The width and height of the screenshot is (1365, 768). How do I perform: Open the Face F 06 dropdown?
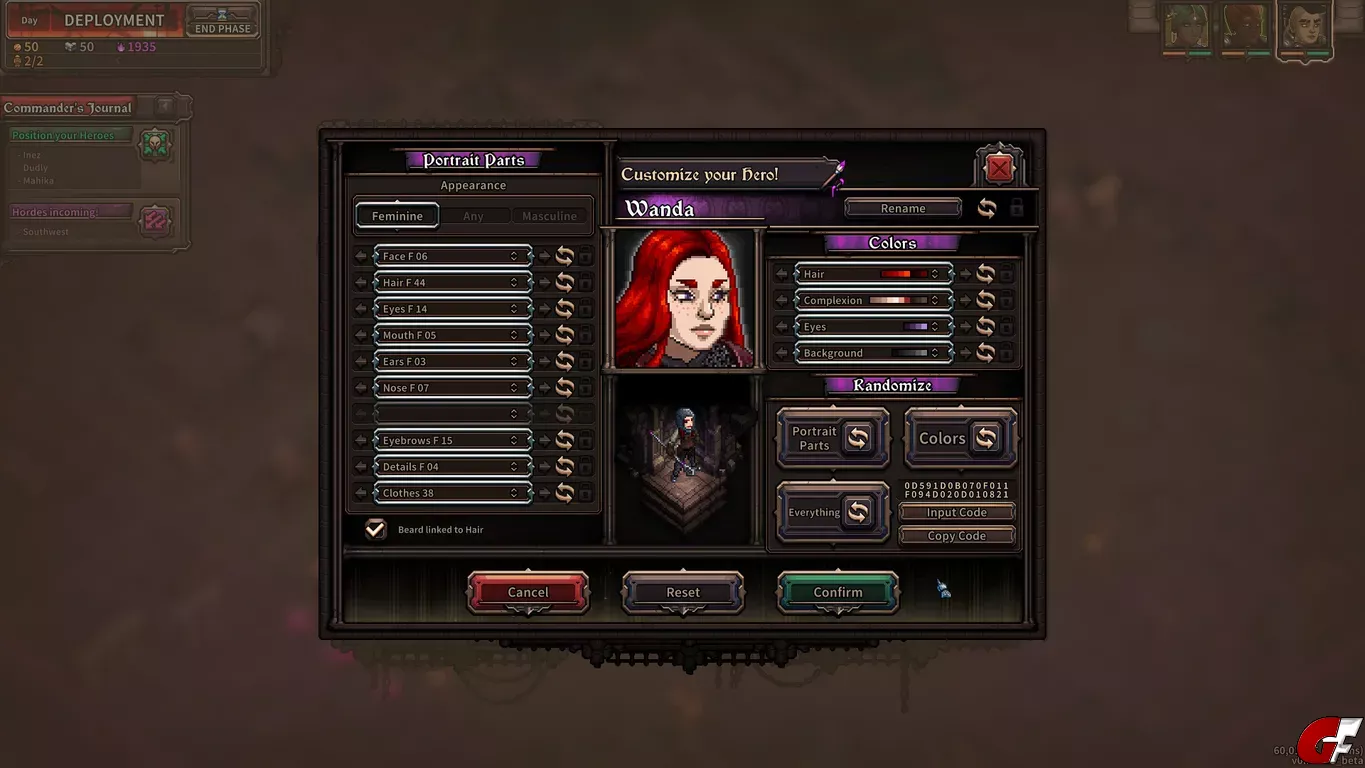point(451,256)
